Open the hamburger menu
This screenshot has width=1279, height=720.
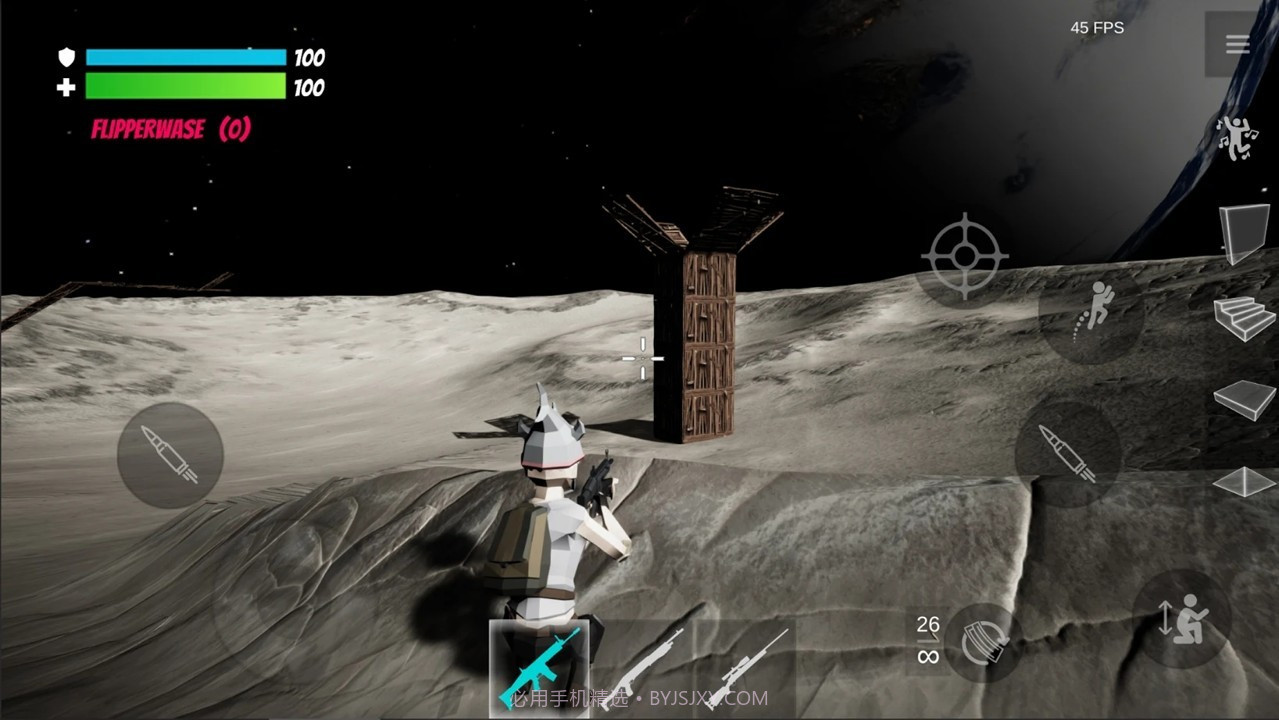click(1237, 44)
